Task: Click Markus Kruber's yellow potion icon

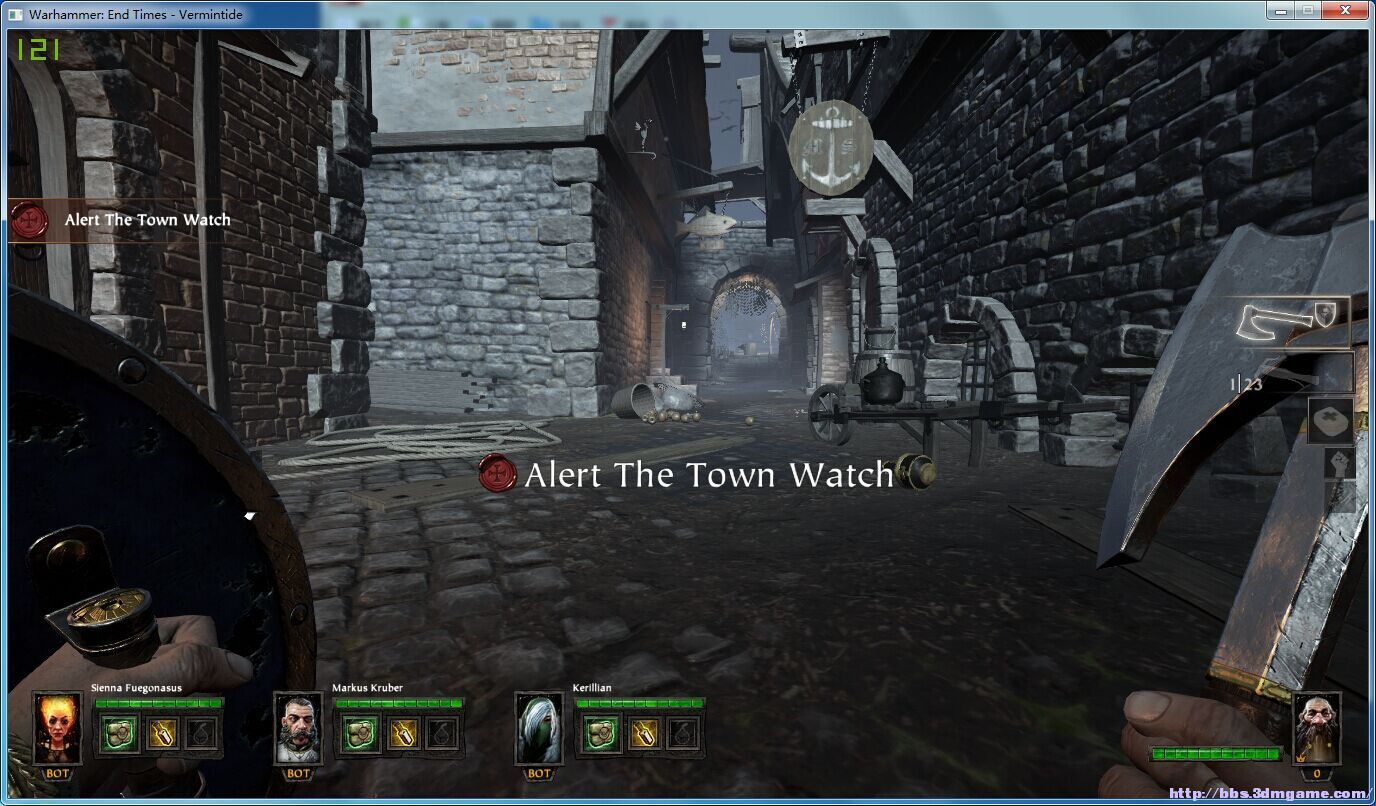Action: pos(404,734)
